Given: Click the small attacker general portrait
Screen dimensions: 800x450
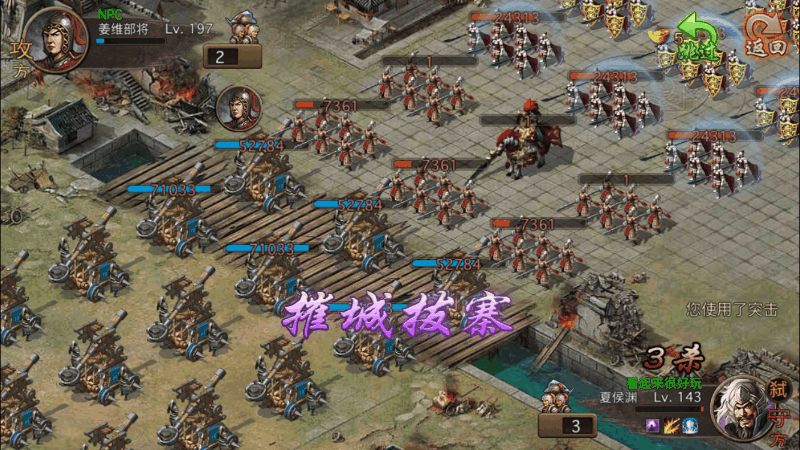Looking at the screenshot, I should point(238,106).
